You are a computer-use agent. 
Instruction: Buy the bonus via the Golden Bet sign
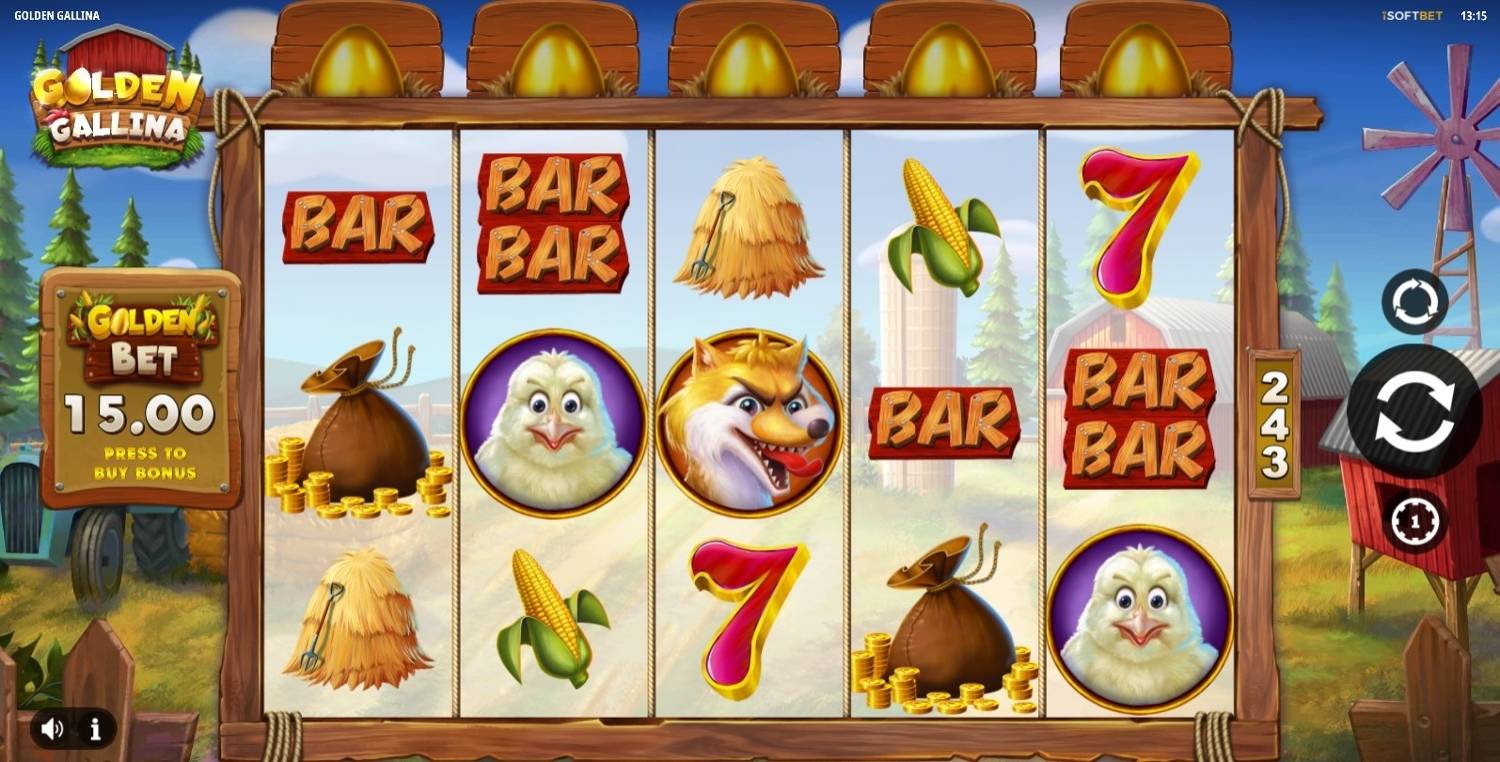click(141, 388)
